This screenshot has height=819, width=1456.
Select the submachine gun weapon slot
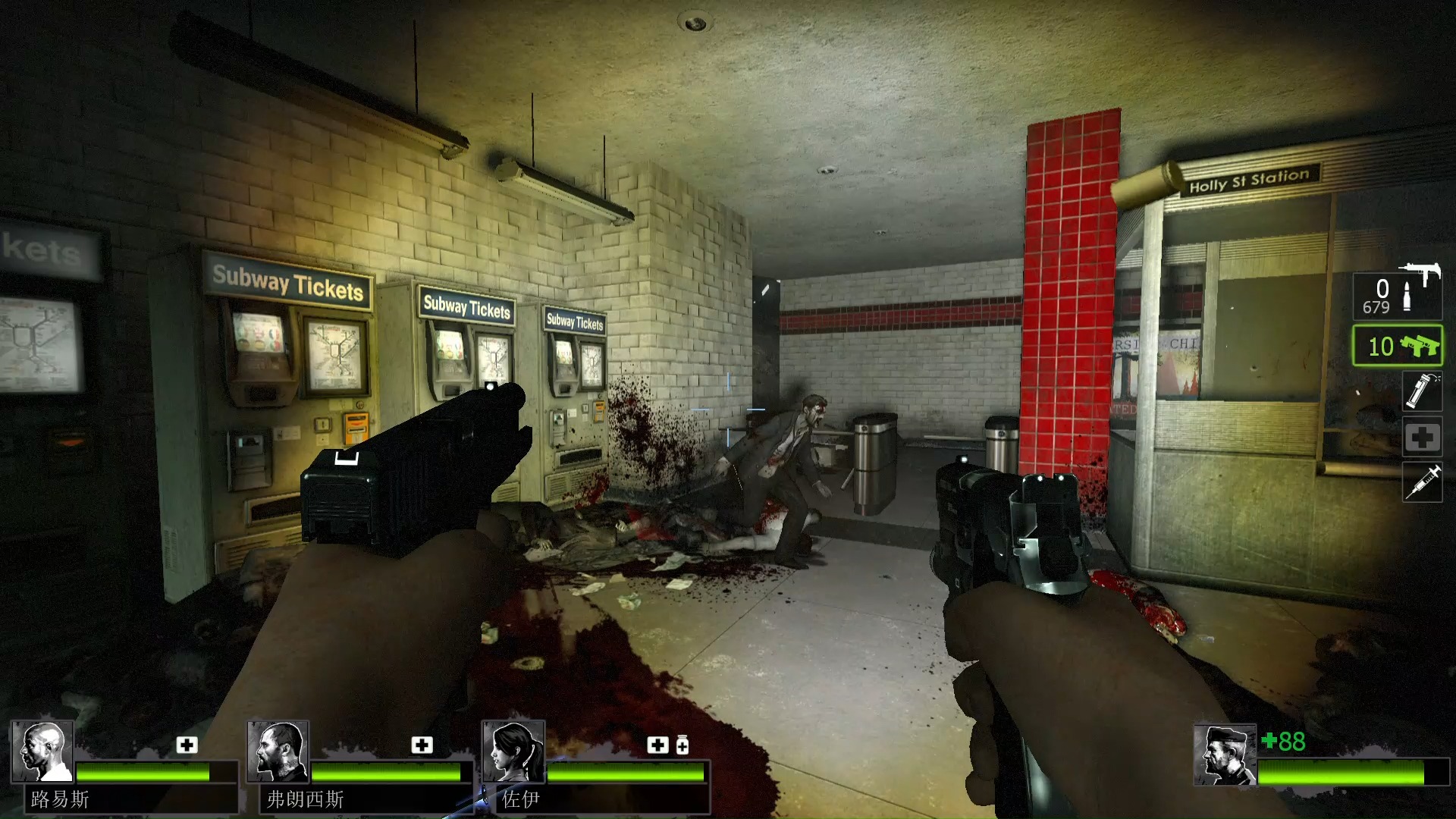coord(1398,294)
